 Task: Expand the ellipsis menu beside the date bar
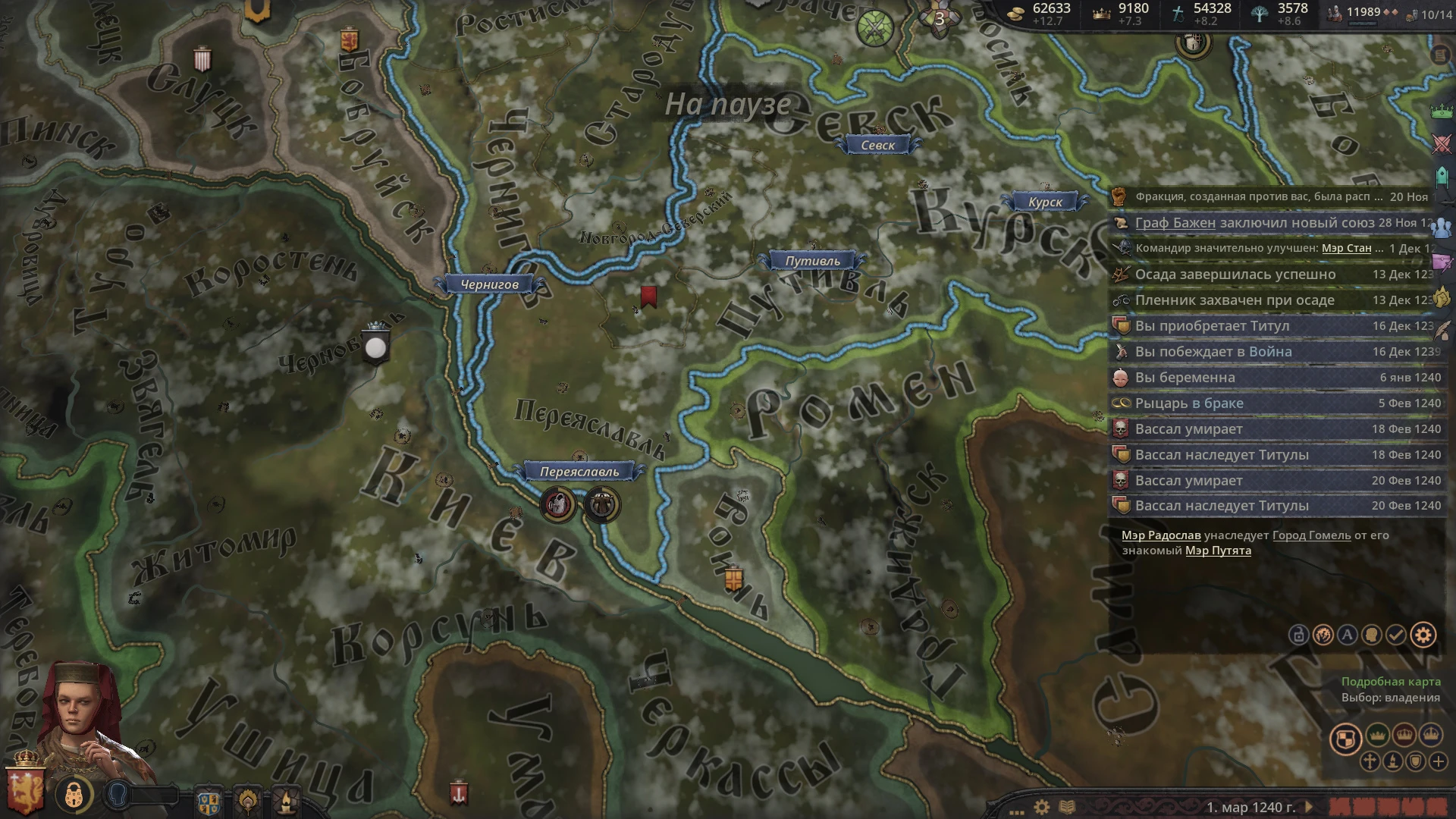pyautogui.click(x=1016, y=811)
